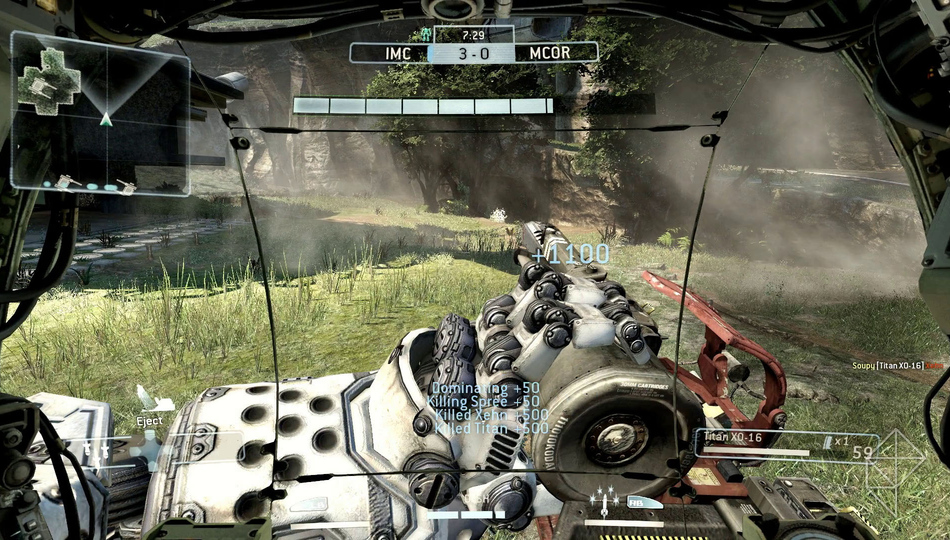Select the Titan XO-16 weapon panel
The height and width of the screenshot is (540, 950).
pos(786,445)
